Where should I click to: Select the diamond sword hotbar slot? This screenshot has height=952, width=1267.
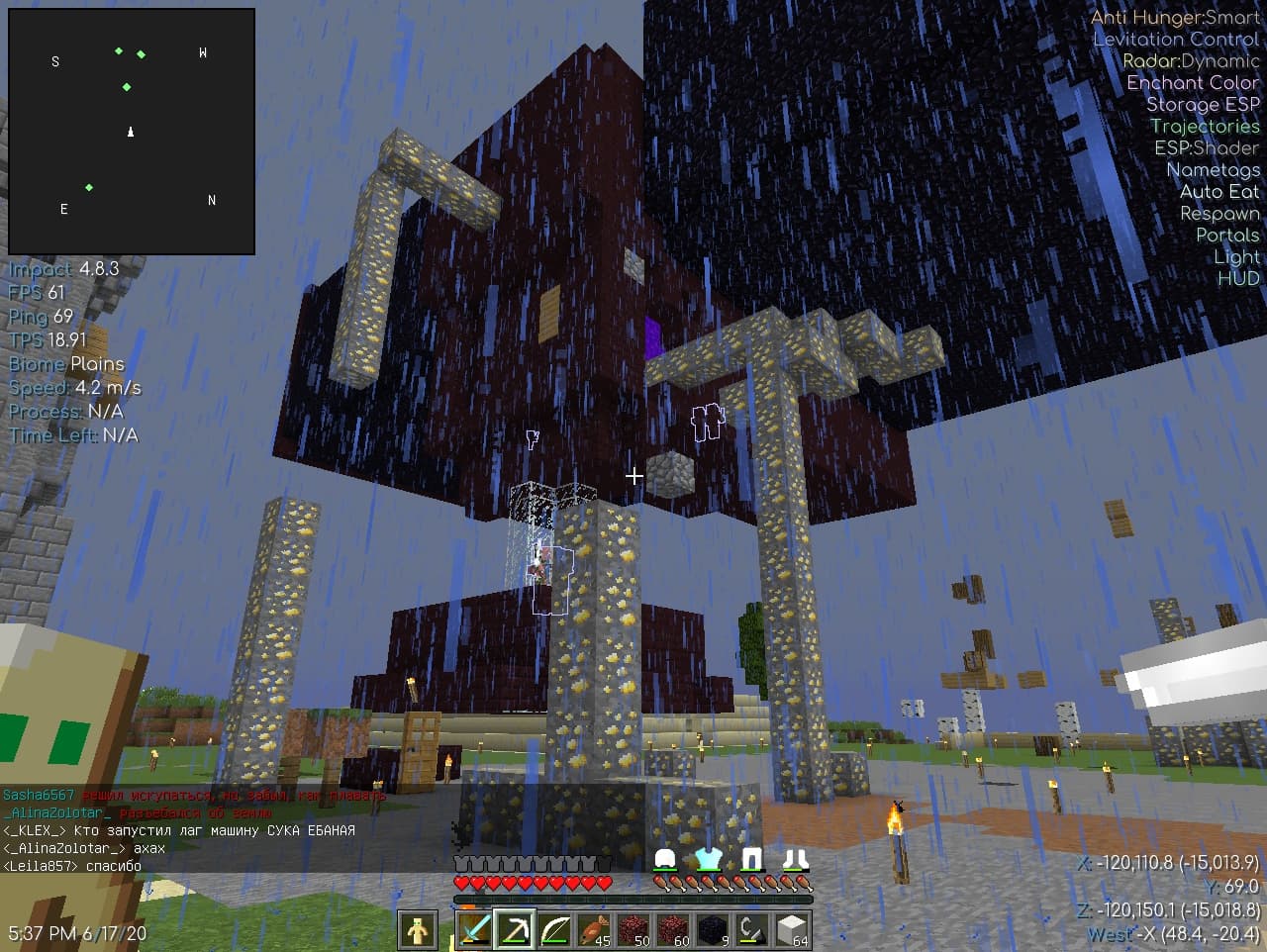[x=474, y=930]
